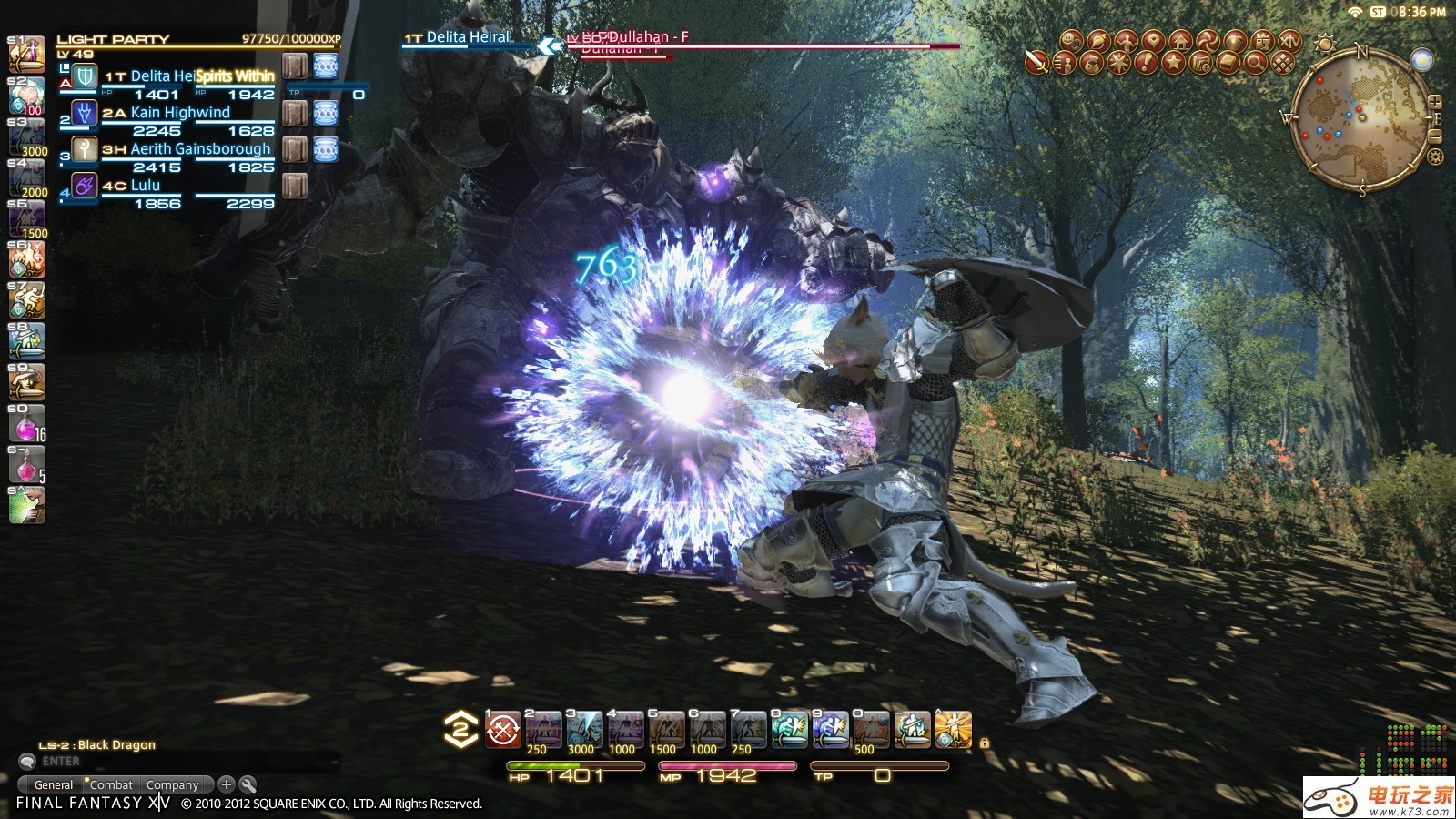Open the magnifying glass search menu icon
Image resolution: width=1456 pixels, height=819 pixels.
[x=1255, y=63]
